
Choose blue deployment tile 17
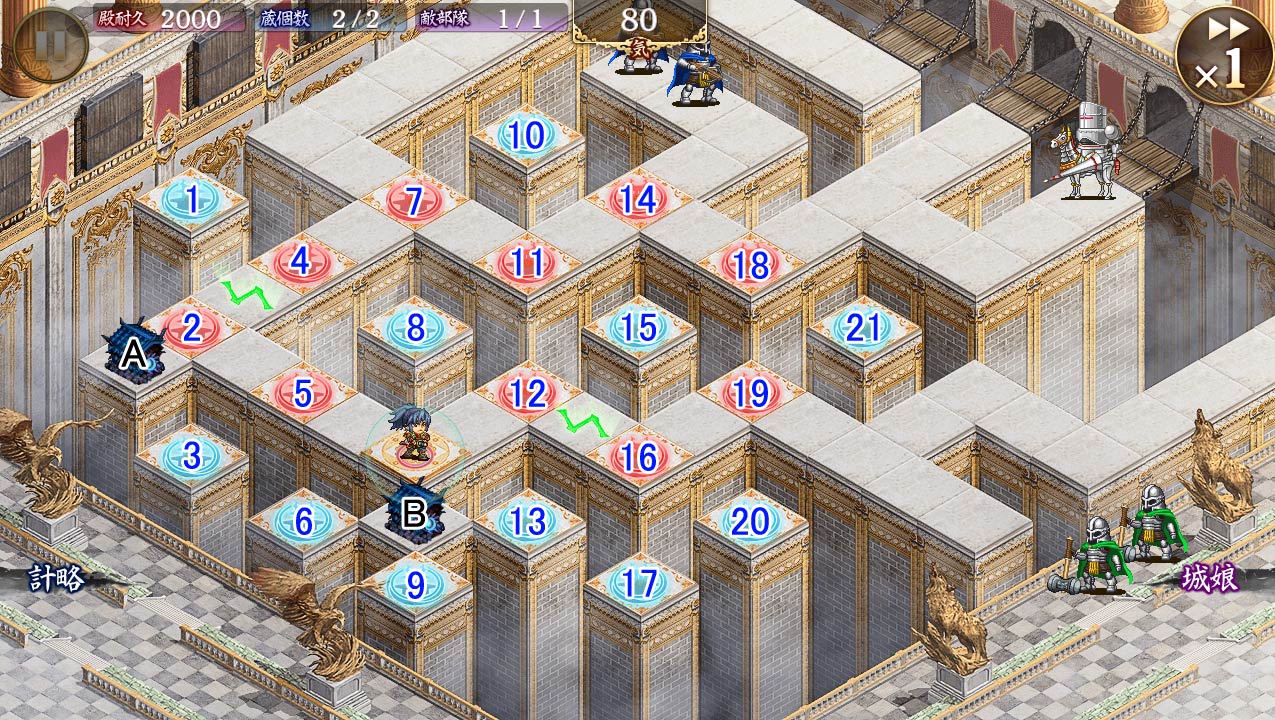tap(638, 584)
